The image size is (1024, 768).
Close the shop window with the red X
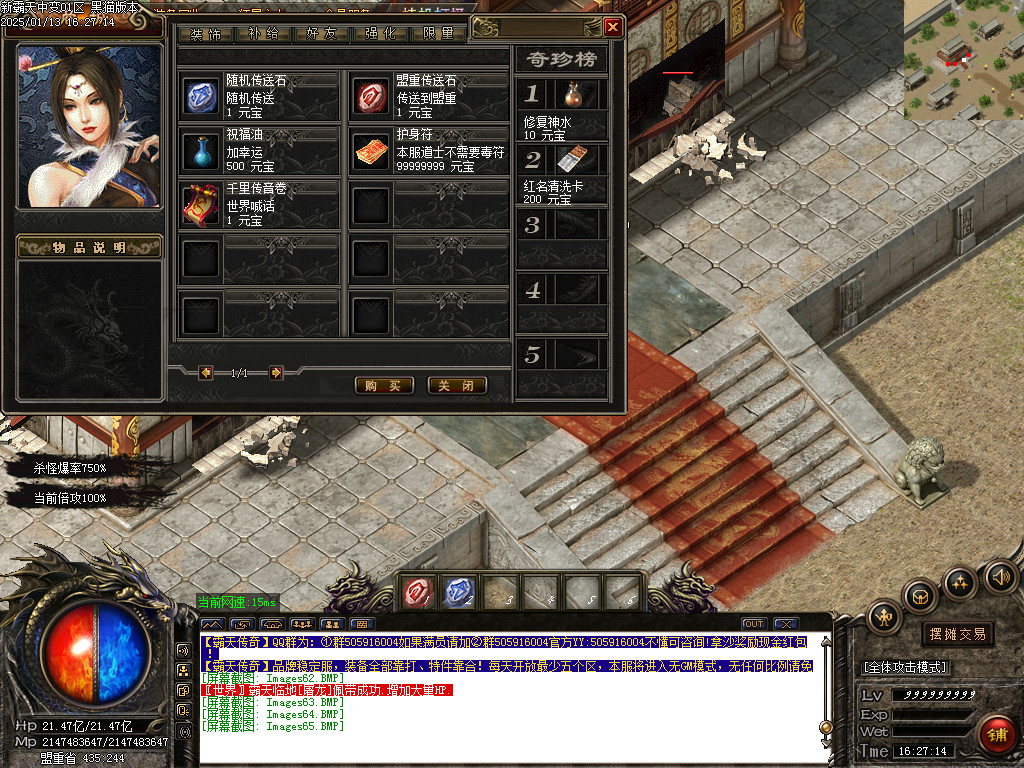coord(612,27)
